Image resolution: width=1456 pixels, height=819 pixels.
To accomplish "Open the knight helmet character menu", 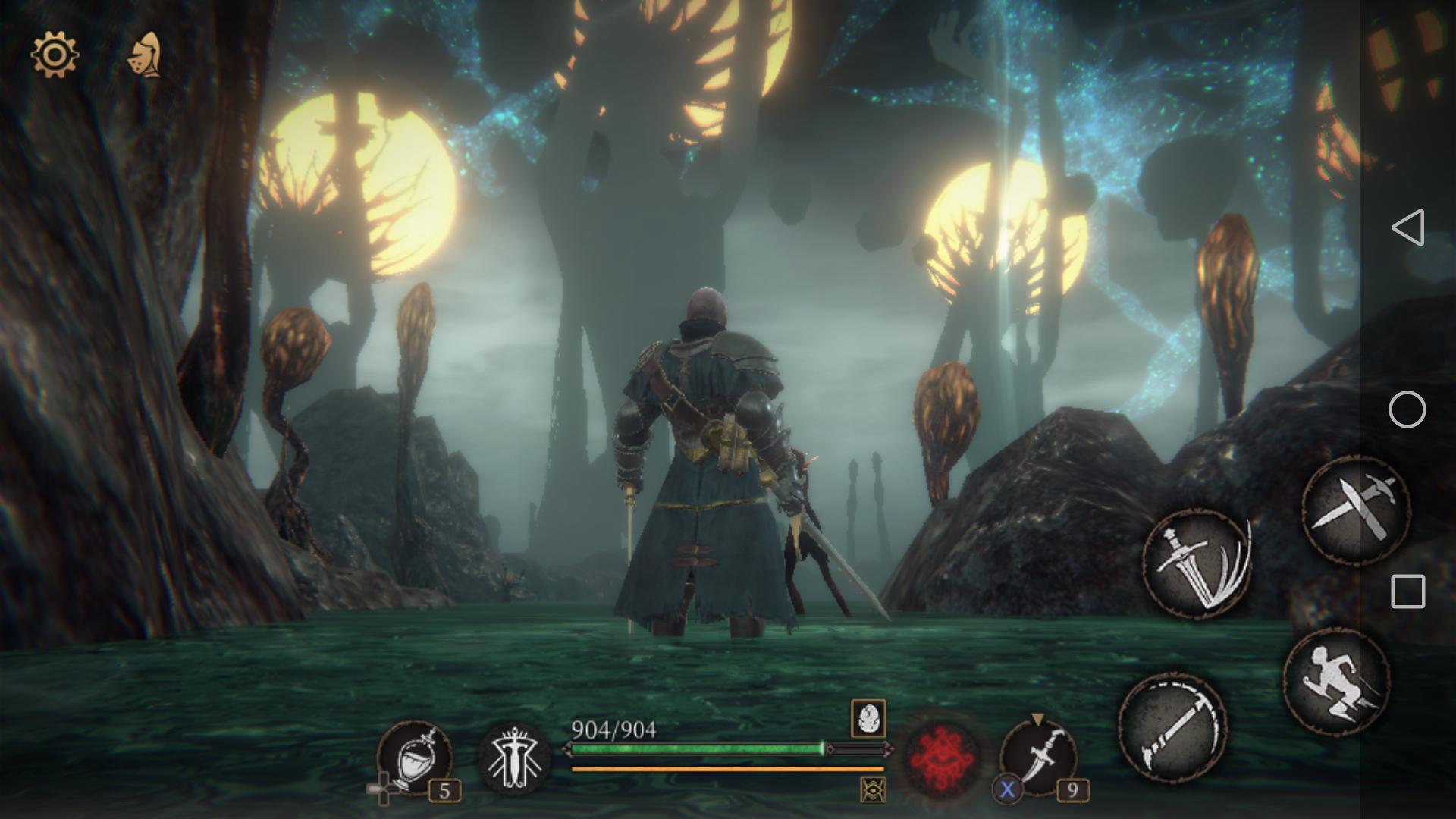I will click(x=145, y=55).
